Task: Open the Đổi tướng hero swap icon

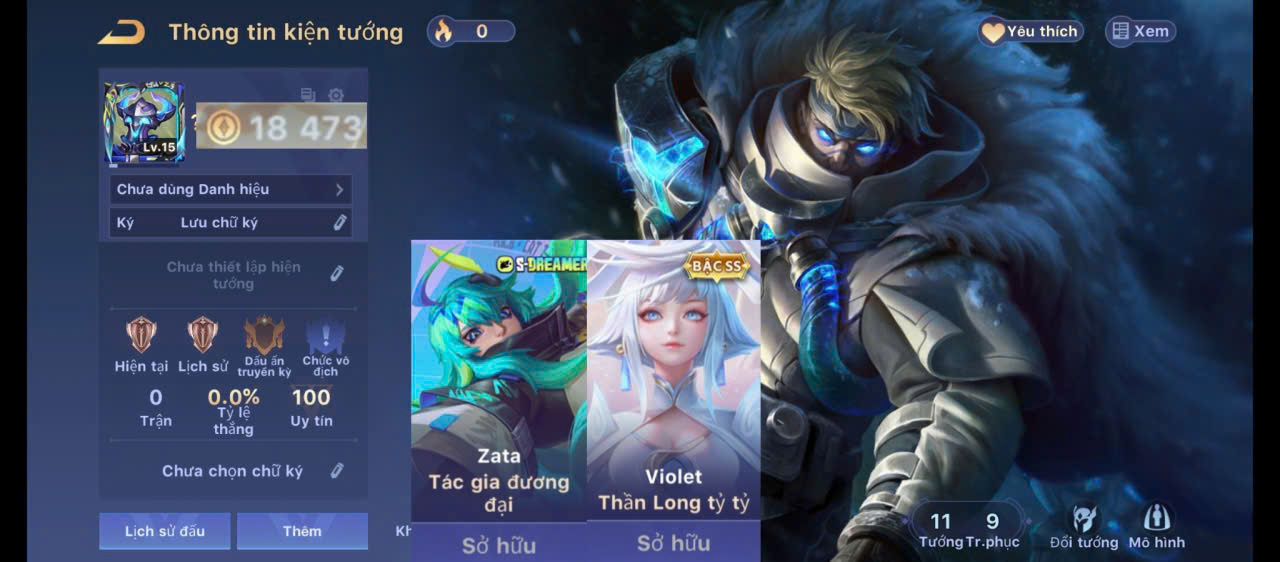Action: 1083,526
